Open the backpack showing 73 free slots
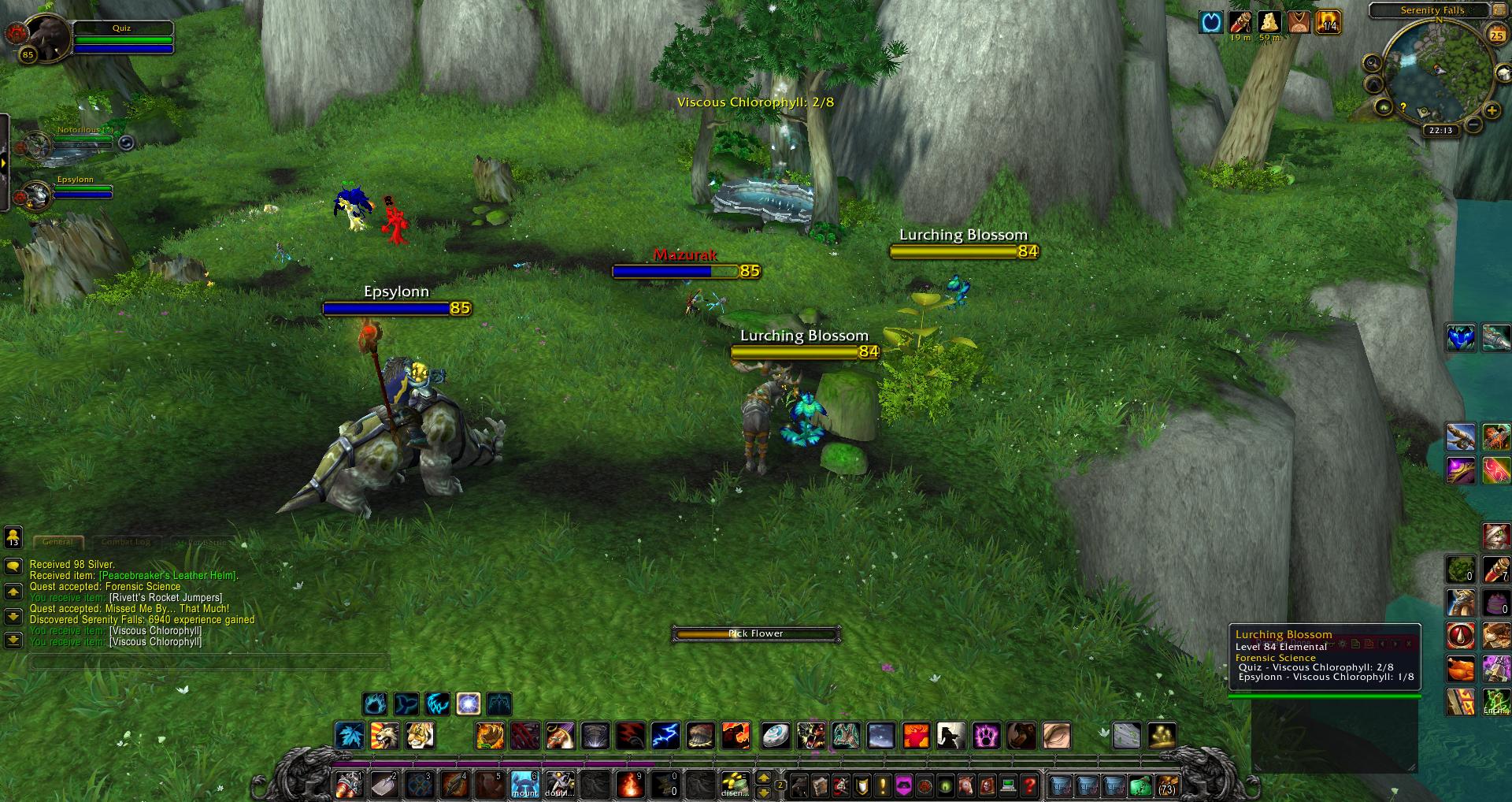Viewport: 1512px width, 802px height. pyautogui.click(x=1166, y=785)
